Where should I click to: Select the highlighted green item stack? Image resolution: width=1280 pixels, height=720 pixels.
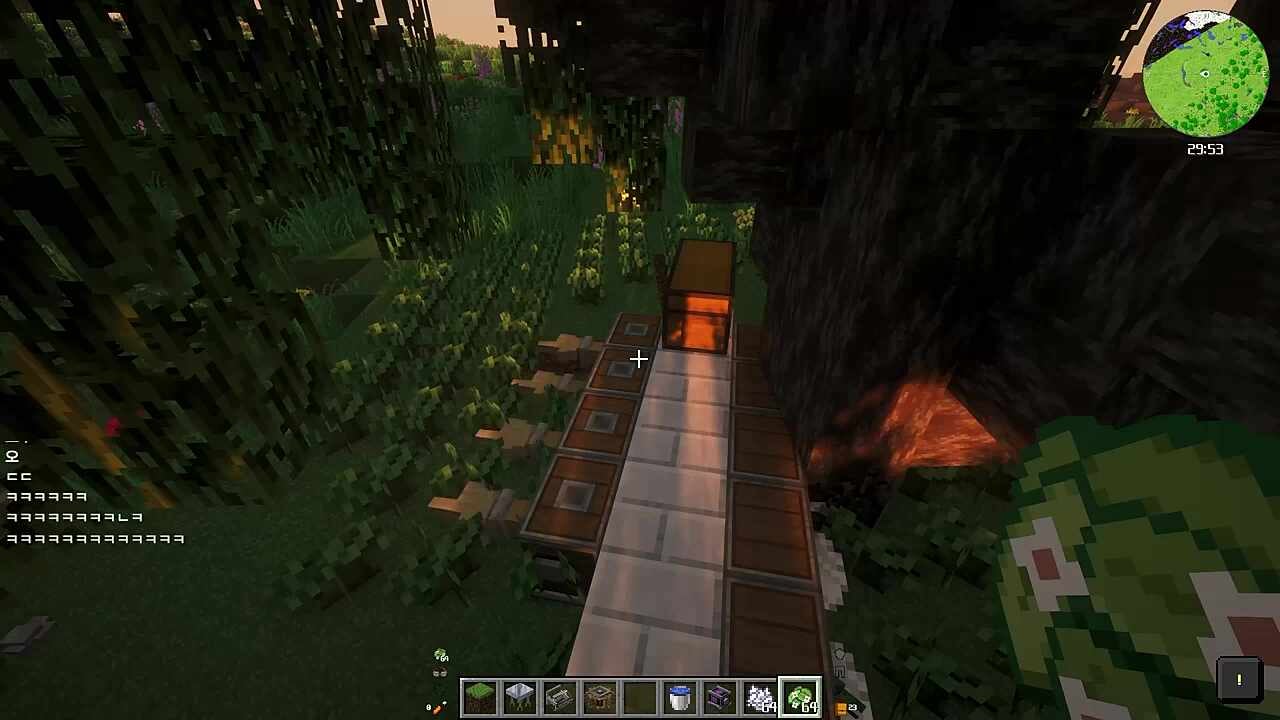tap(800, 697)
